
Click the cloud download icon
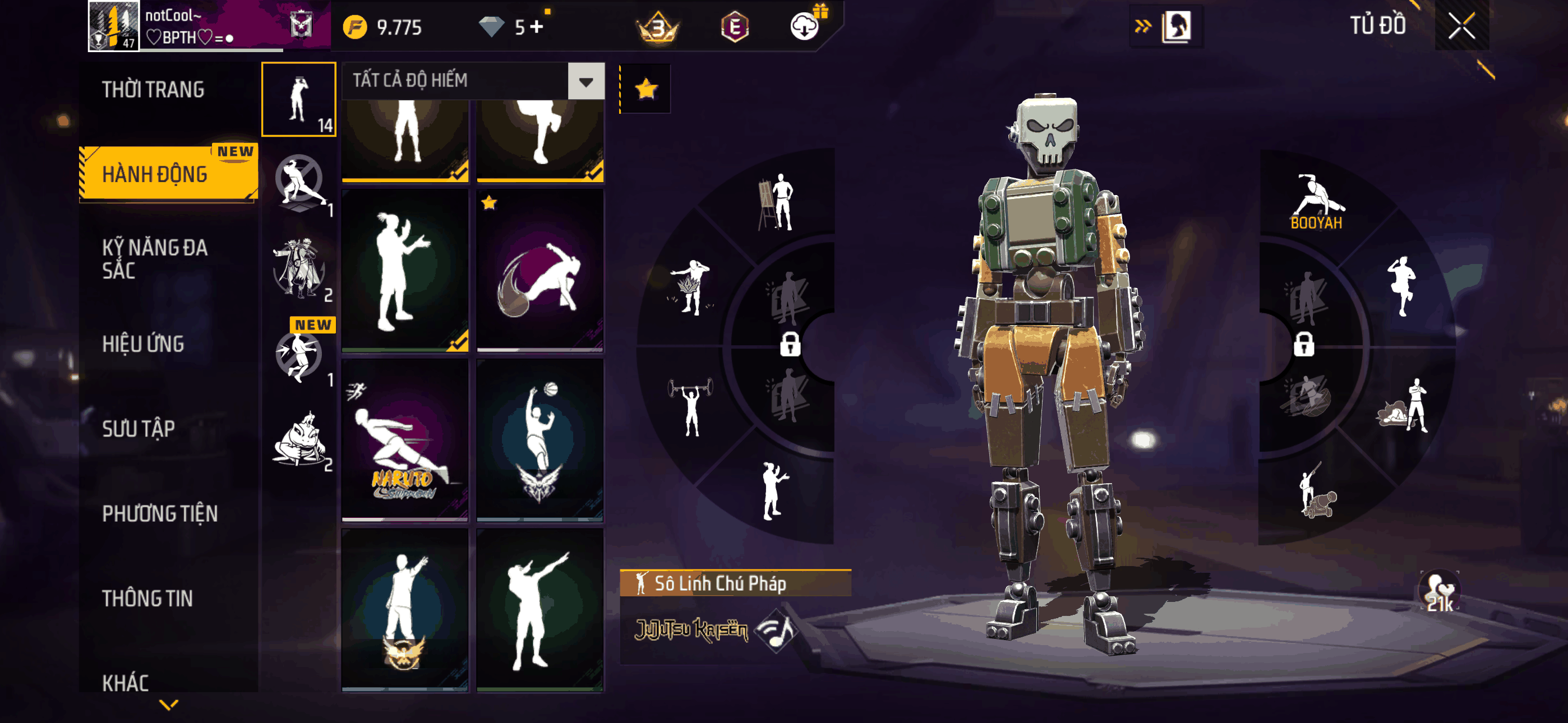(805, 27)
